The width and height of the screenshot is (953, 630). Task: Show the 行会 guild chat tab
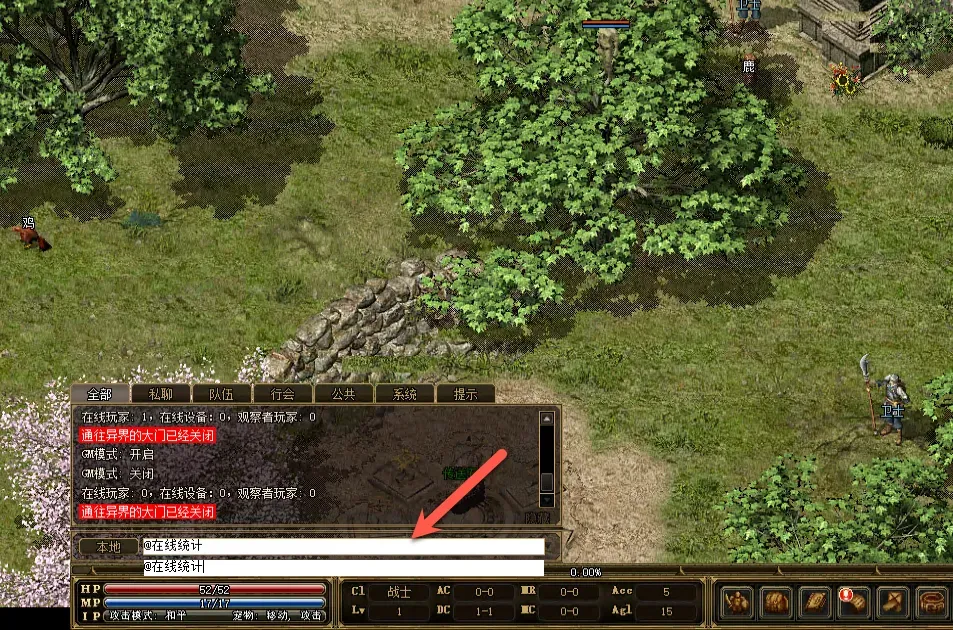tap(282, 394)
